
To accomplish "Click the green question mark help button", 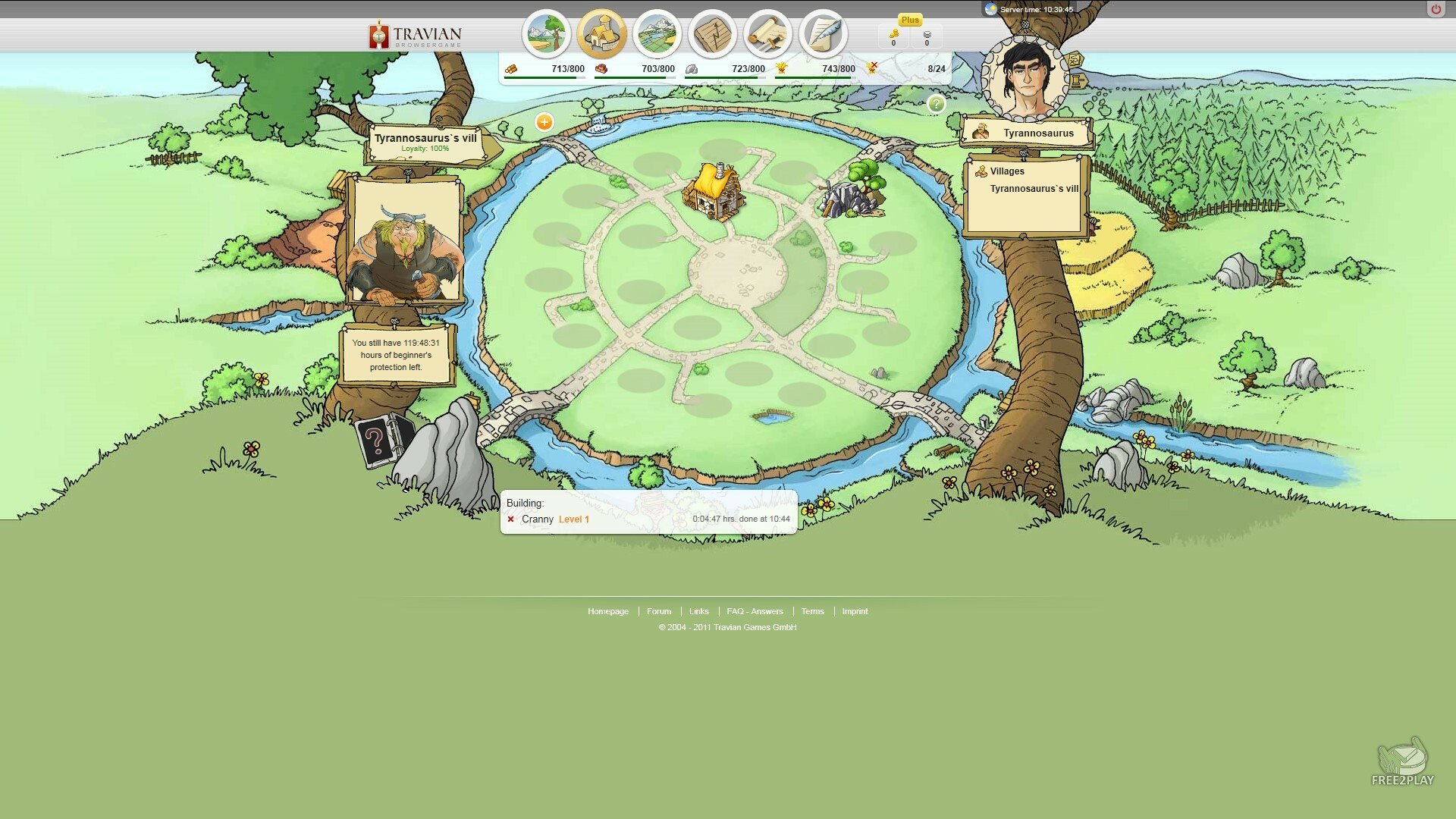I will 937,104.
